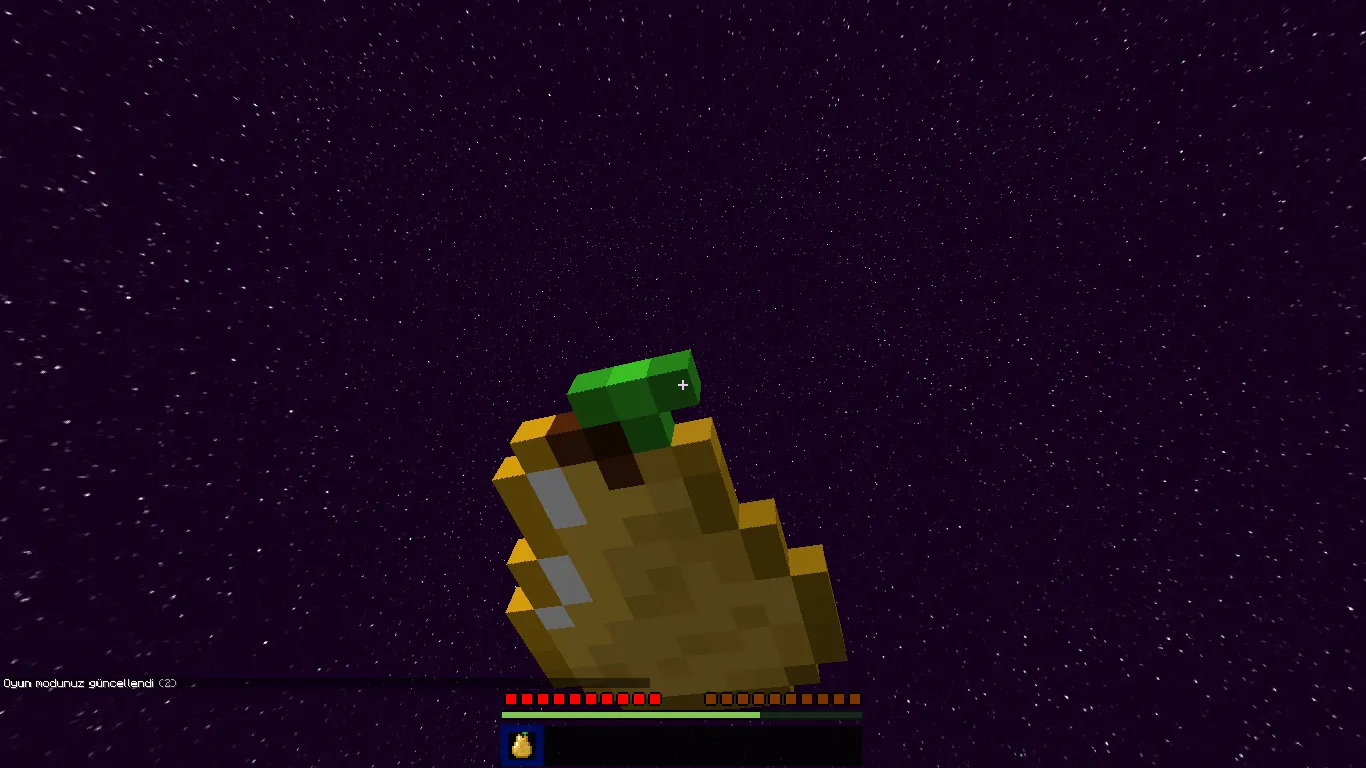Select the golden apple in hotbar slot one

pos(520,746)
